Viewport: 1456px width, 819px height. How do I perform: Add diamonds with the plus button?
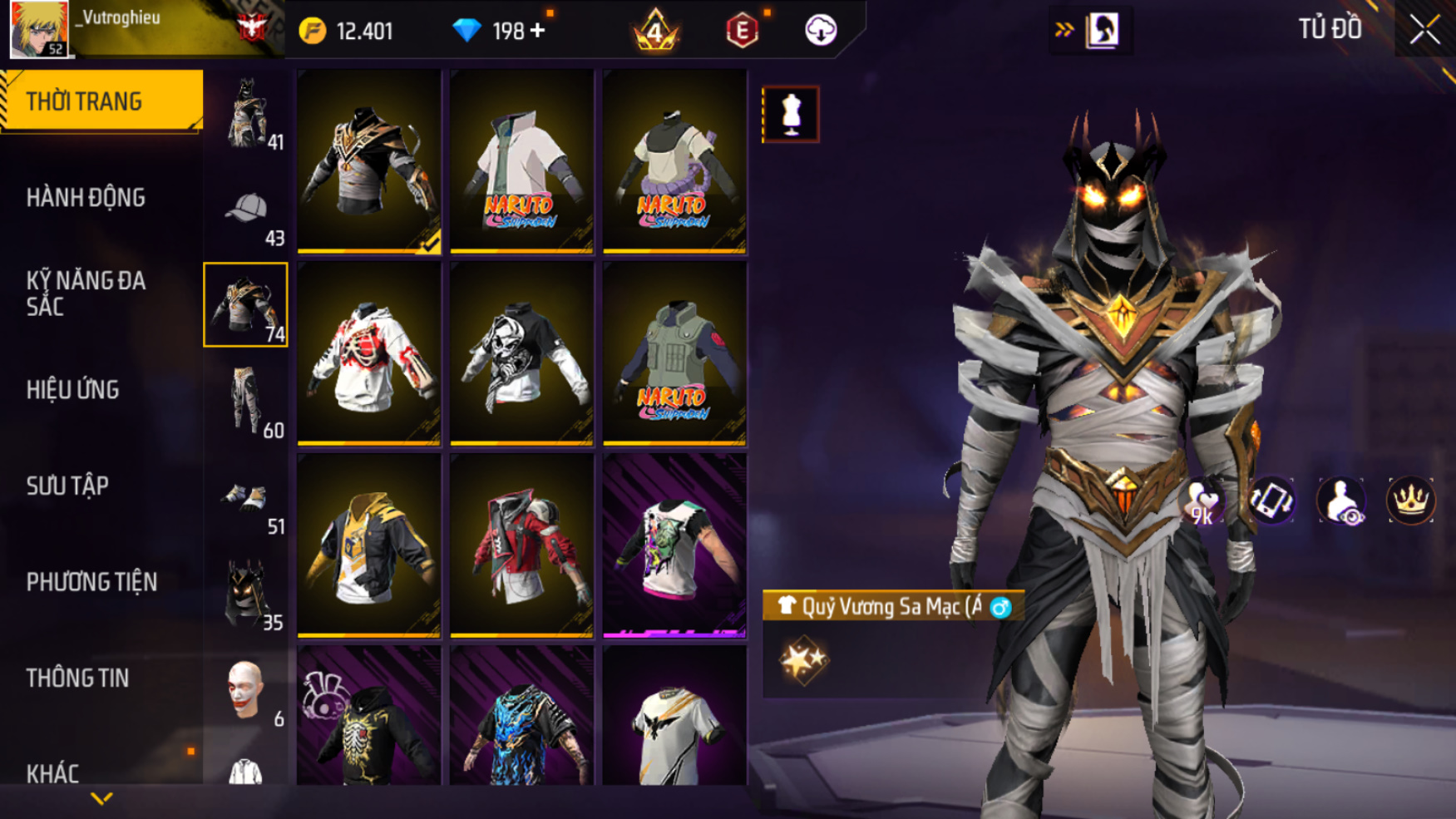click(x=538, y=31)
